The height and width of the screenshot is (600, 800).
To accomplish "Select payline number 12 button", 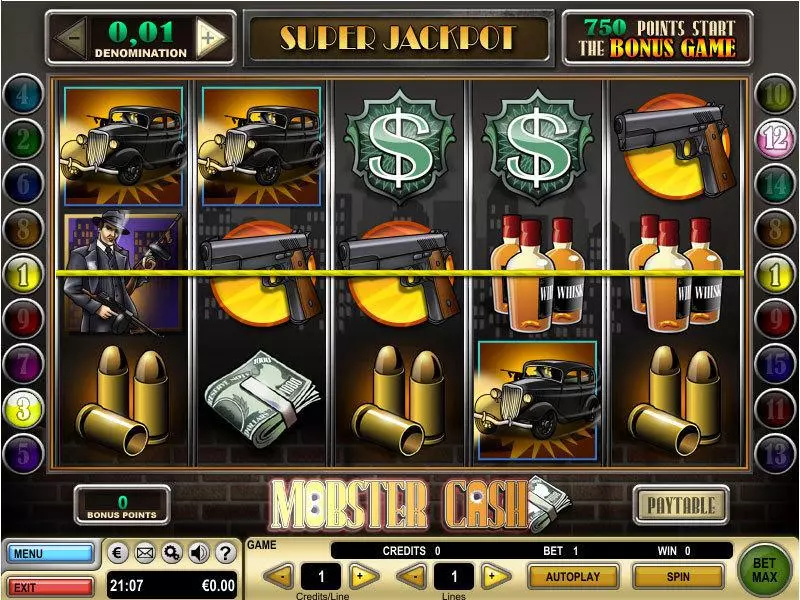I will [x=773, y=139].
